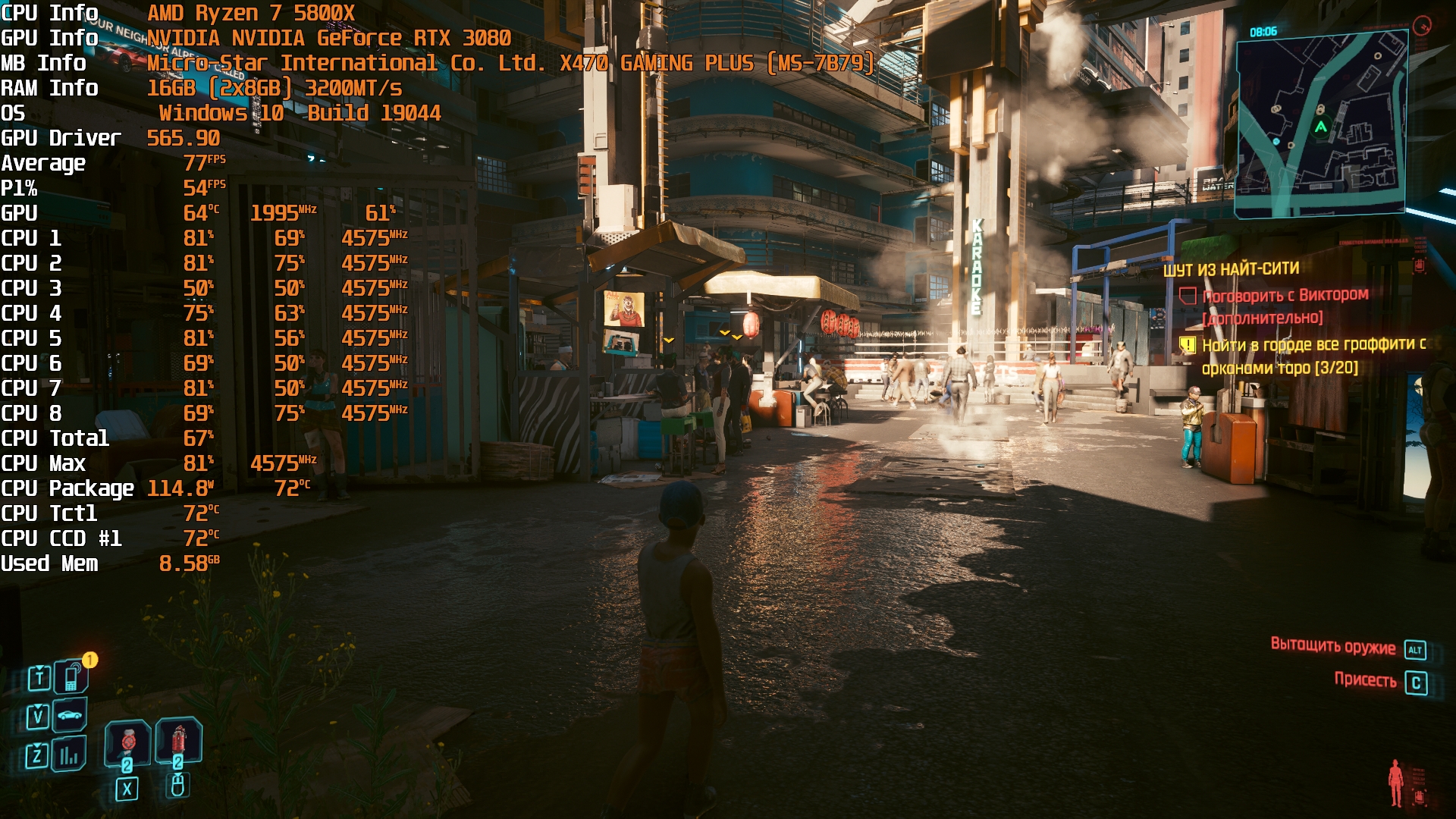Click the radio bars icon

69,755
